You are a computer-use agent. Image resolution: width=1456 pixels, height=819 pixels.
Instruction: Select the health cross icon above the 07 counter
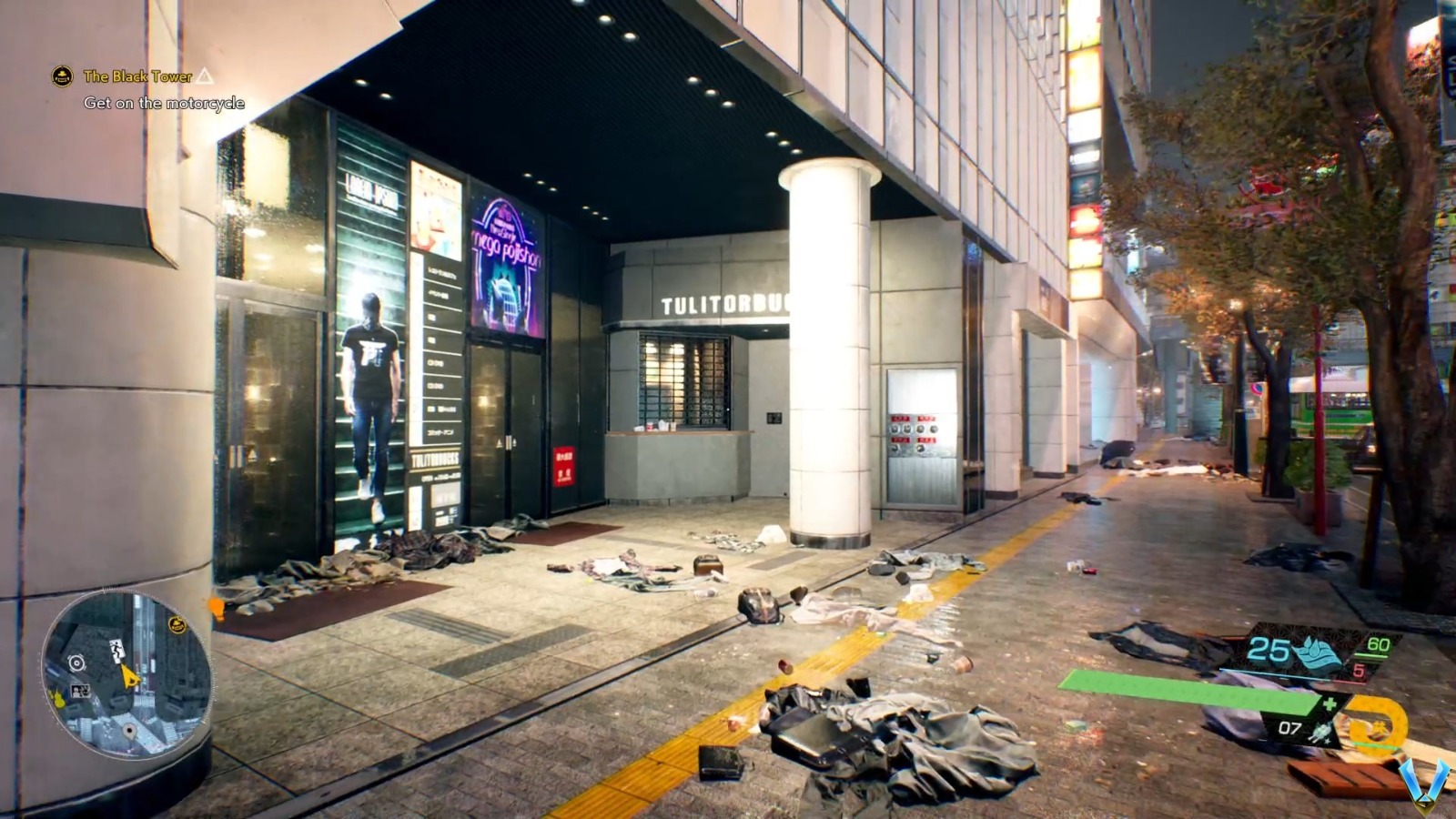(1330, 703)
